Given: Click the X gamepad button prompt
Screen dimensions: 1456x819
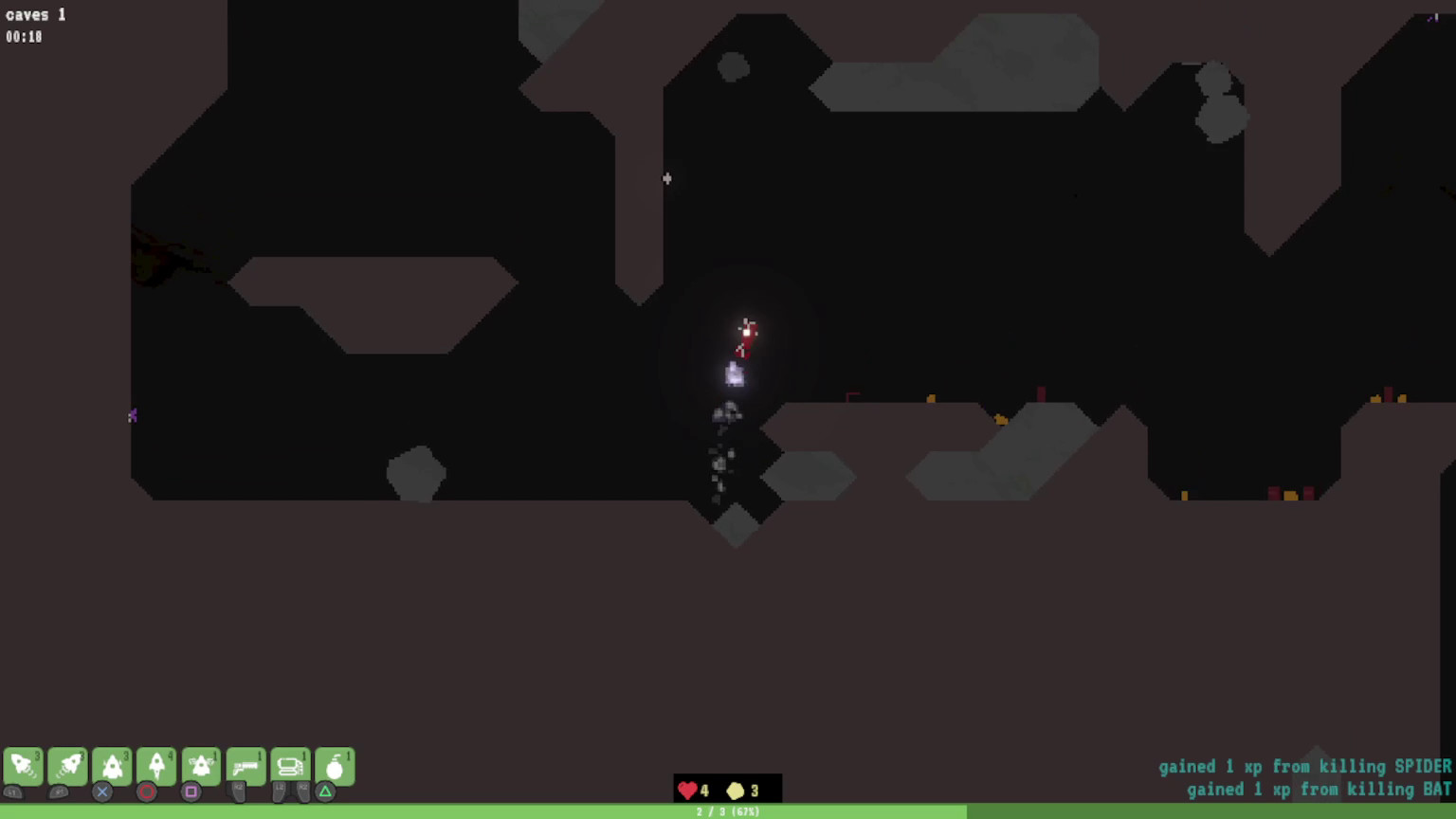Looking at the screenshot, I should 101,792.
